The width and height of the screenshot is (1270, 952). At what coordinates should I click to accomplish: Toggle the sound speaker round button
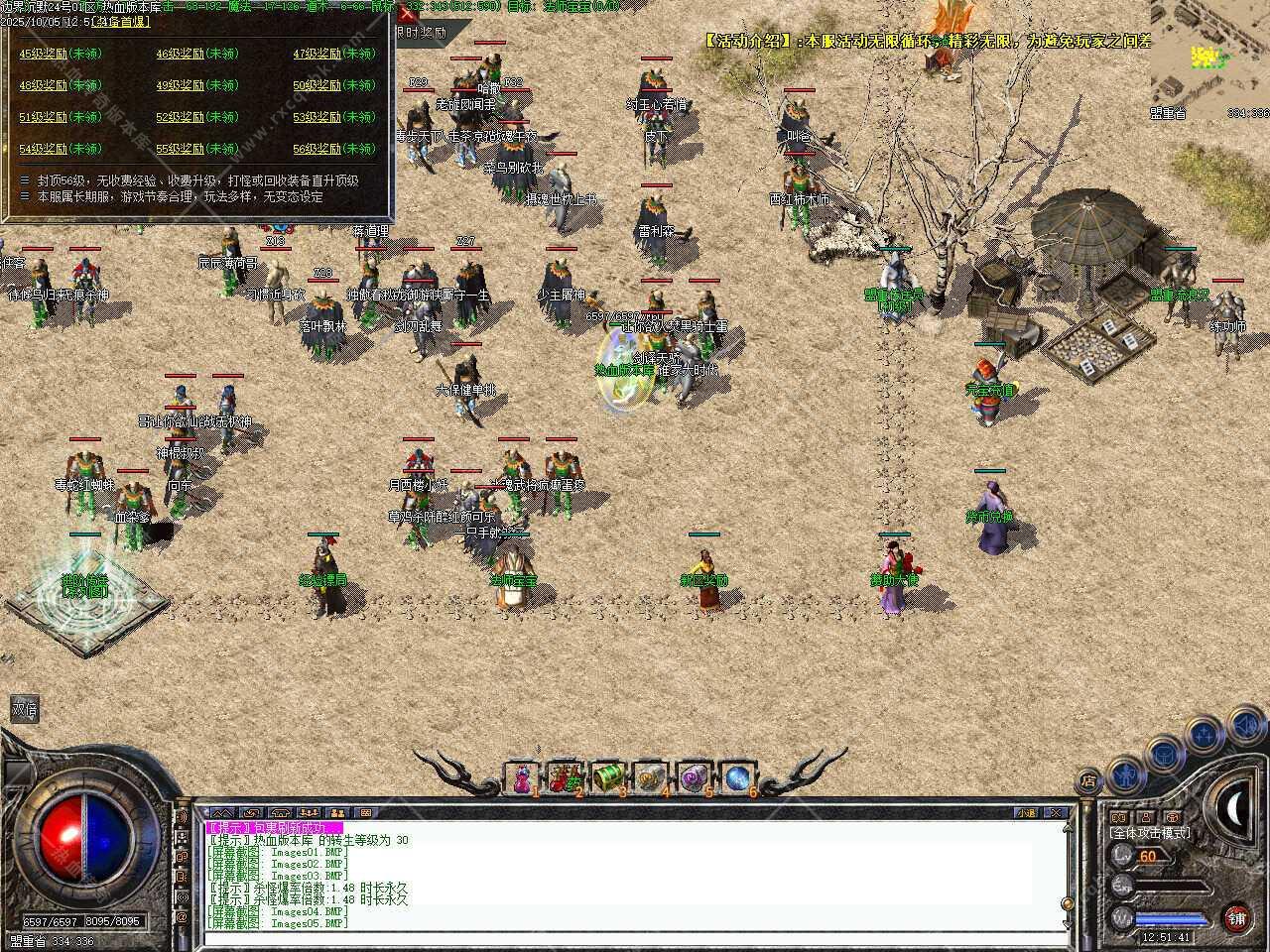1244,726
